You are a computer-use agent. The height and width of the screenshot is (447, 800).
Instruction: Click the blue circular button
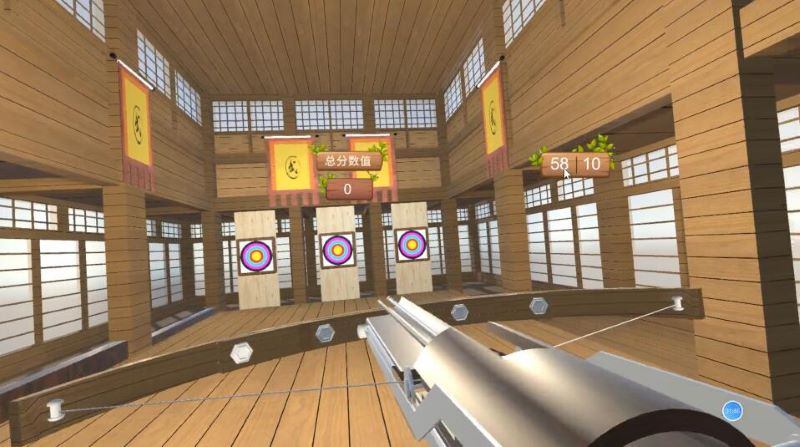click(x=732, y=410)
